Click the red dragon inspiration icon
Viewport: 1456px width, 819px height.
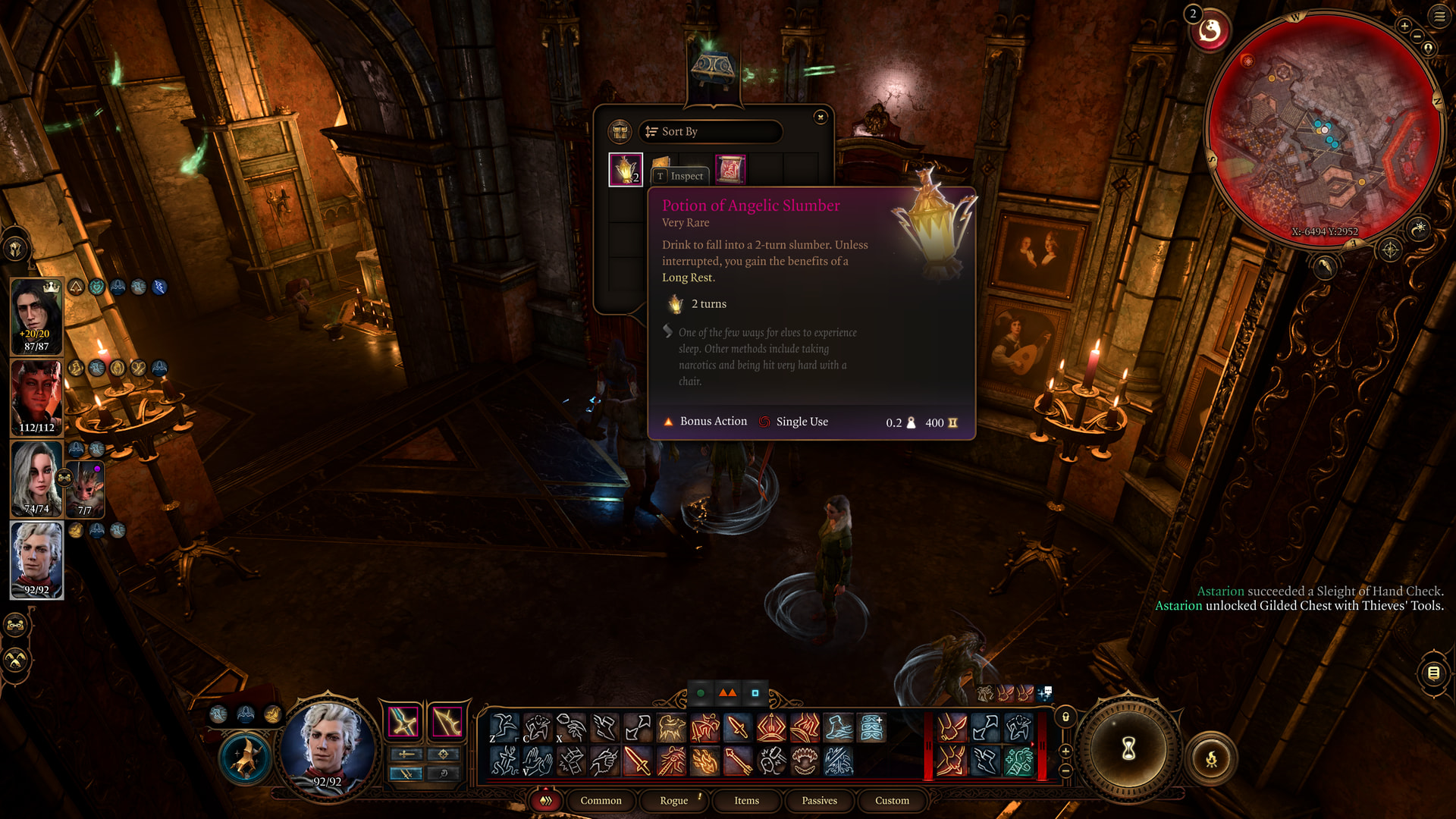point(1210,31)
